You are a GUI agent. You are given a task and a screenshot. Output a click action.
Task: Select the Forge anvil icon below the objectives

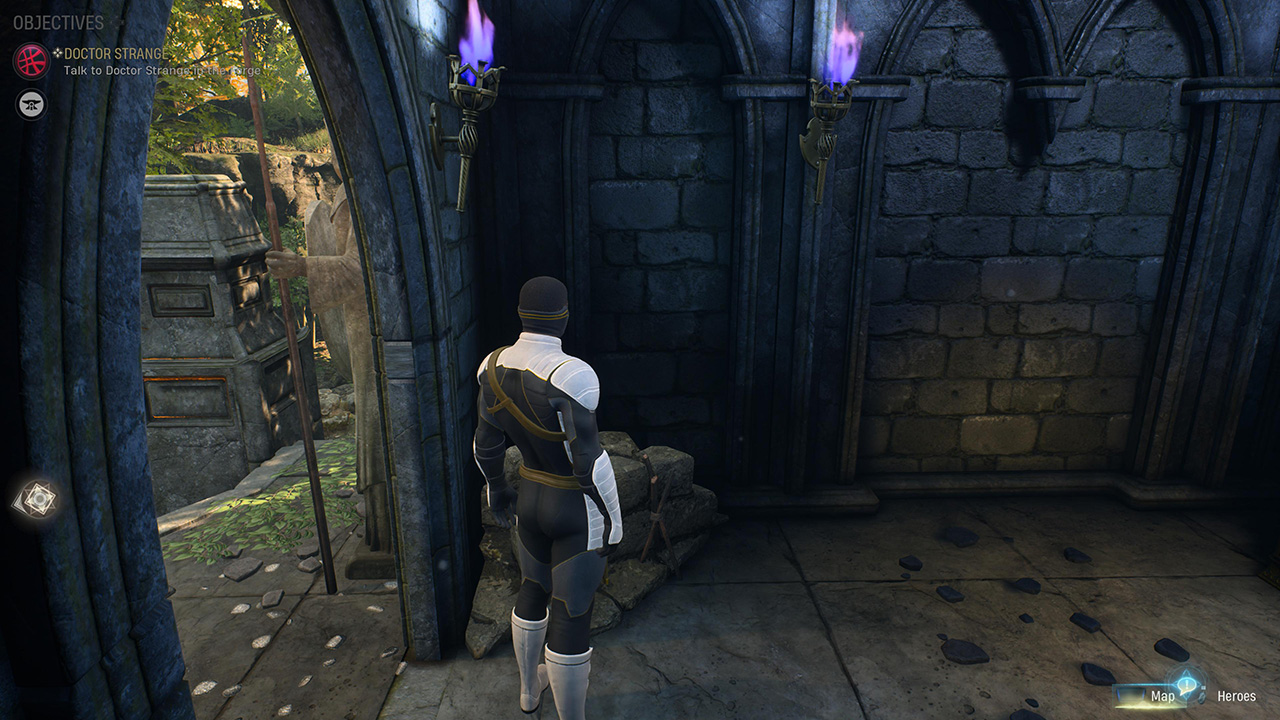coord(30,102)
